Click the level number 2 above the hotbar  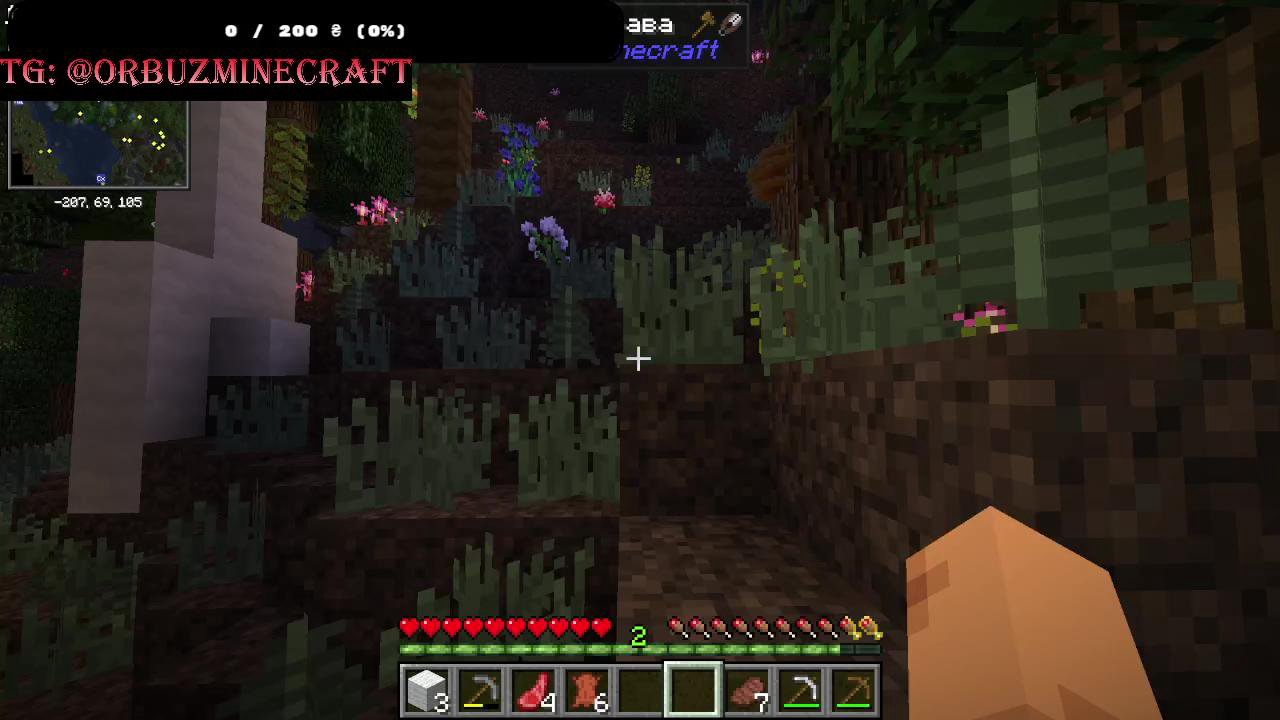pyautogui.click(x=639, y=635)
